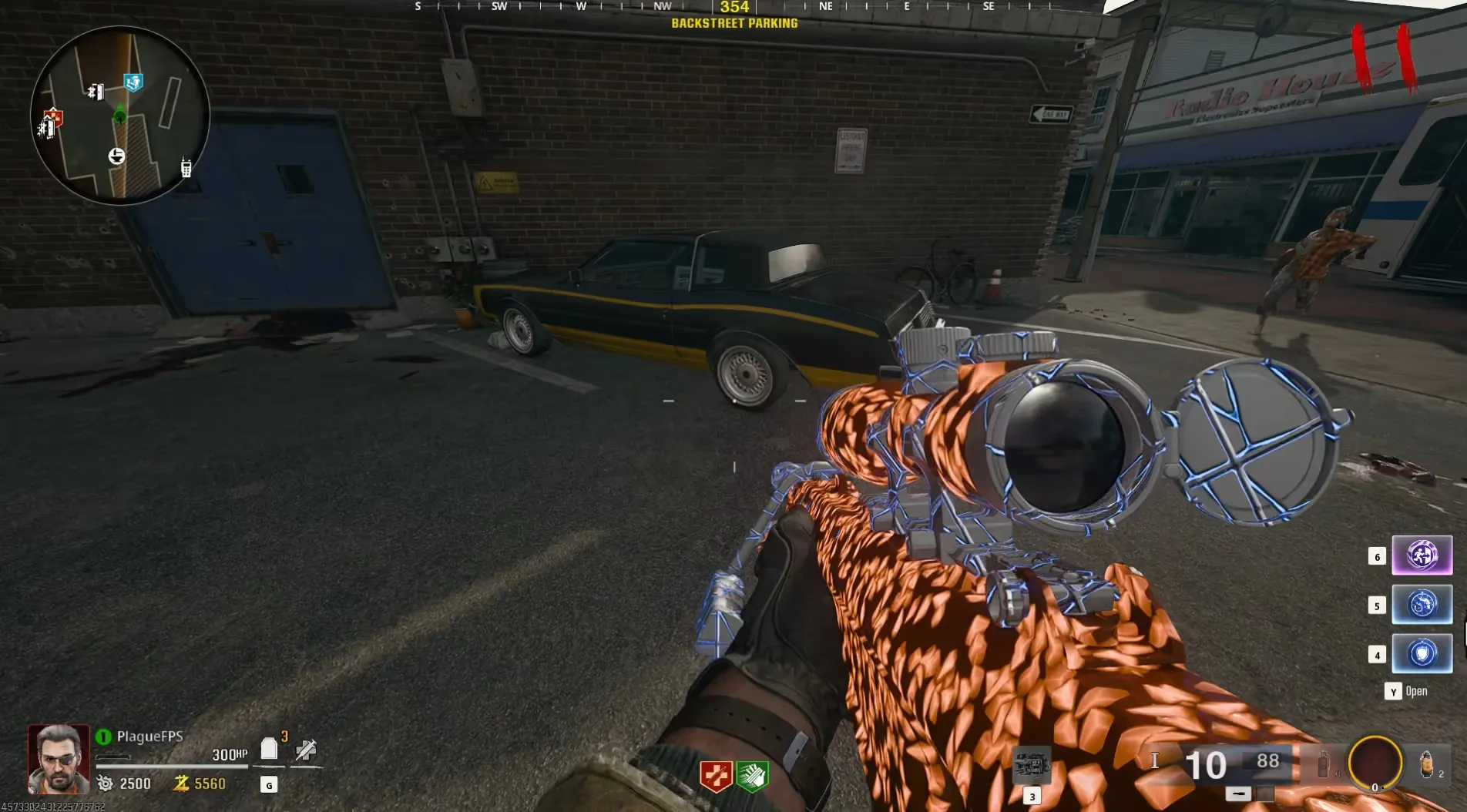Select the walkie-talkie marker on minimap
This screenshot has height=812, width=1467.
[x=186, y=167]
